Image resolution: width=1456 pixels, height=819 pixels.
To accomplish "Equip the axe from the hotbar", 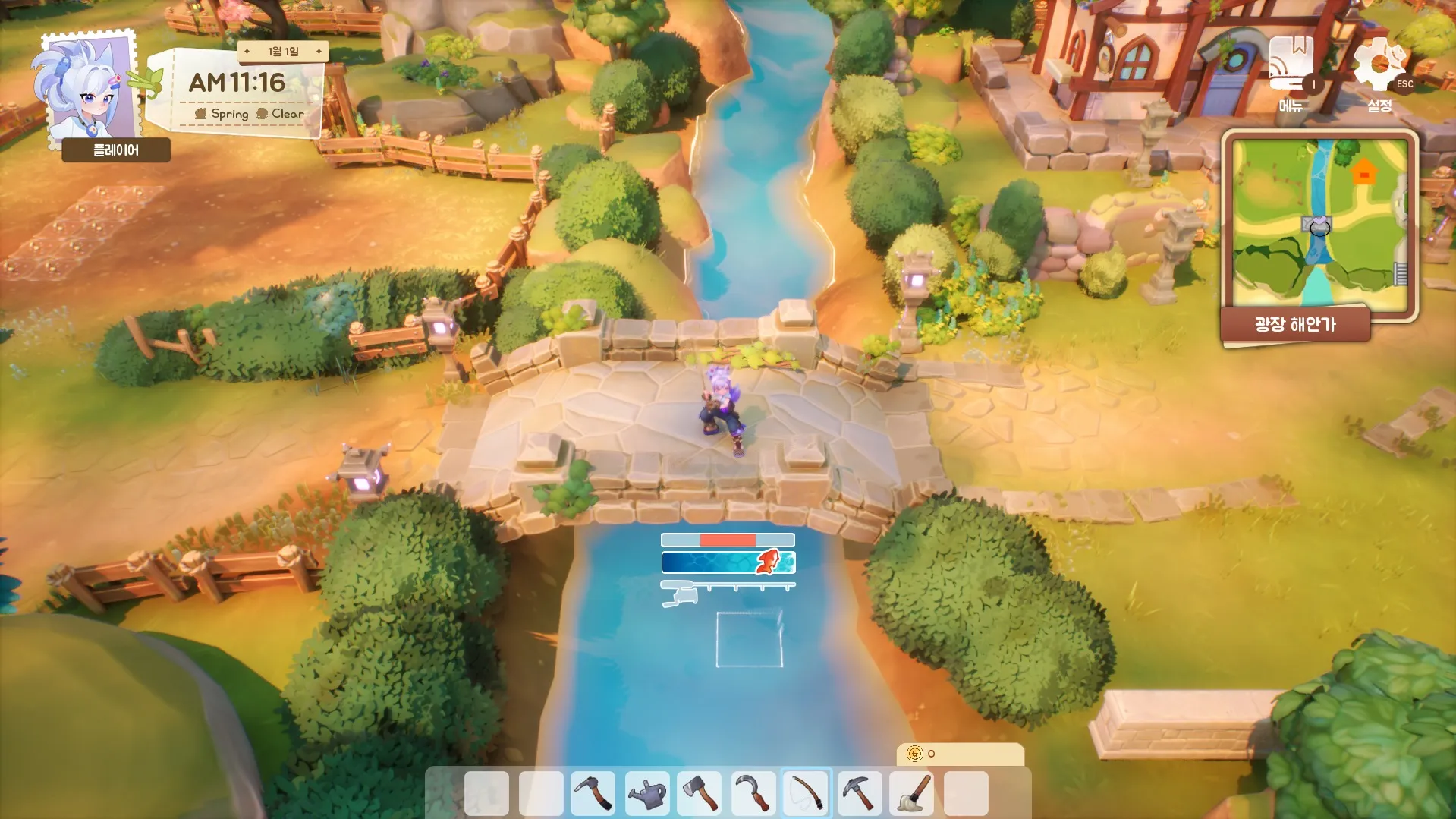I will coord(700,793).
